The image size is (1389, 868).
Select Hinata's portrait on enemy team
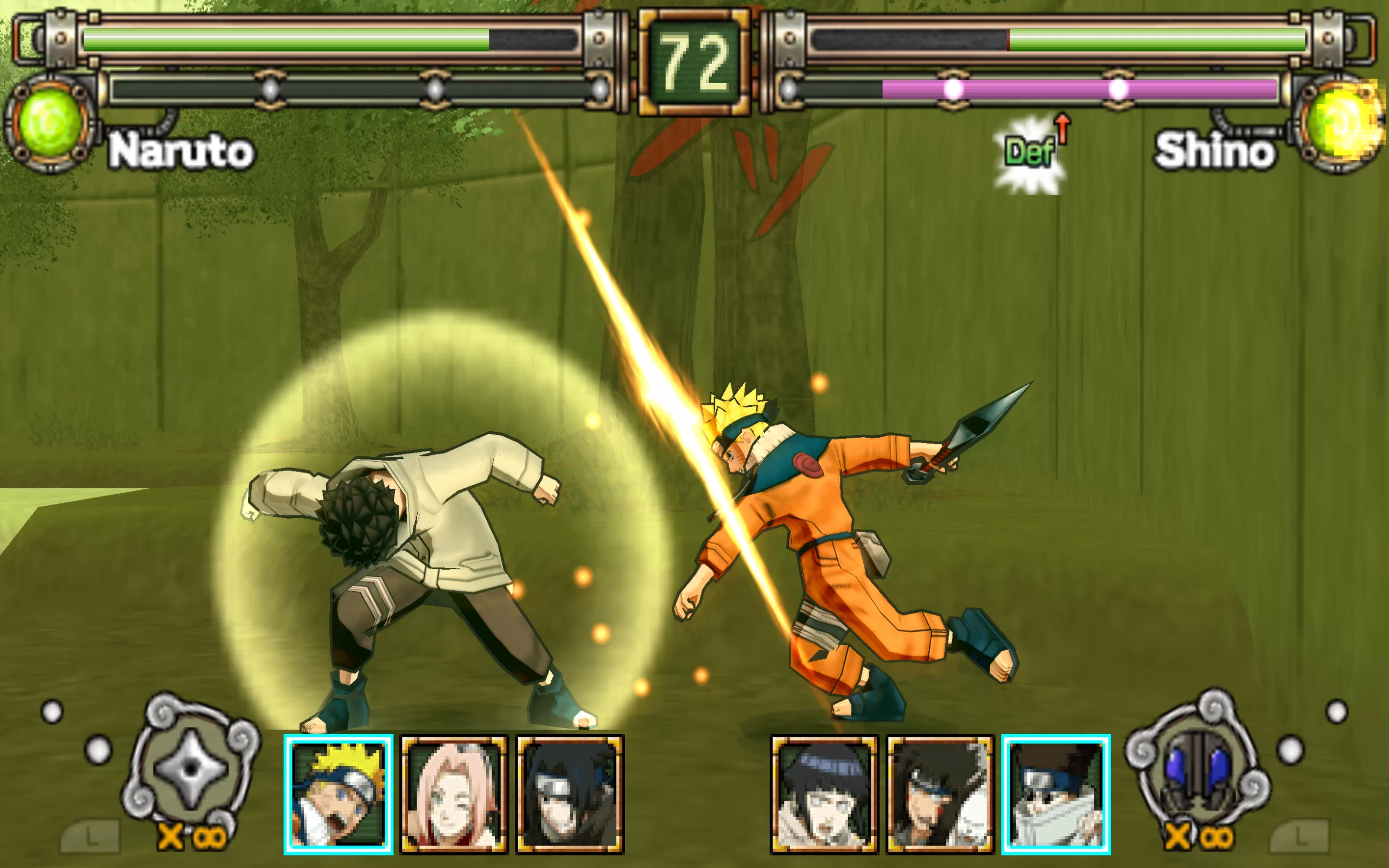pyautogui.click(x=824, y=794)
